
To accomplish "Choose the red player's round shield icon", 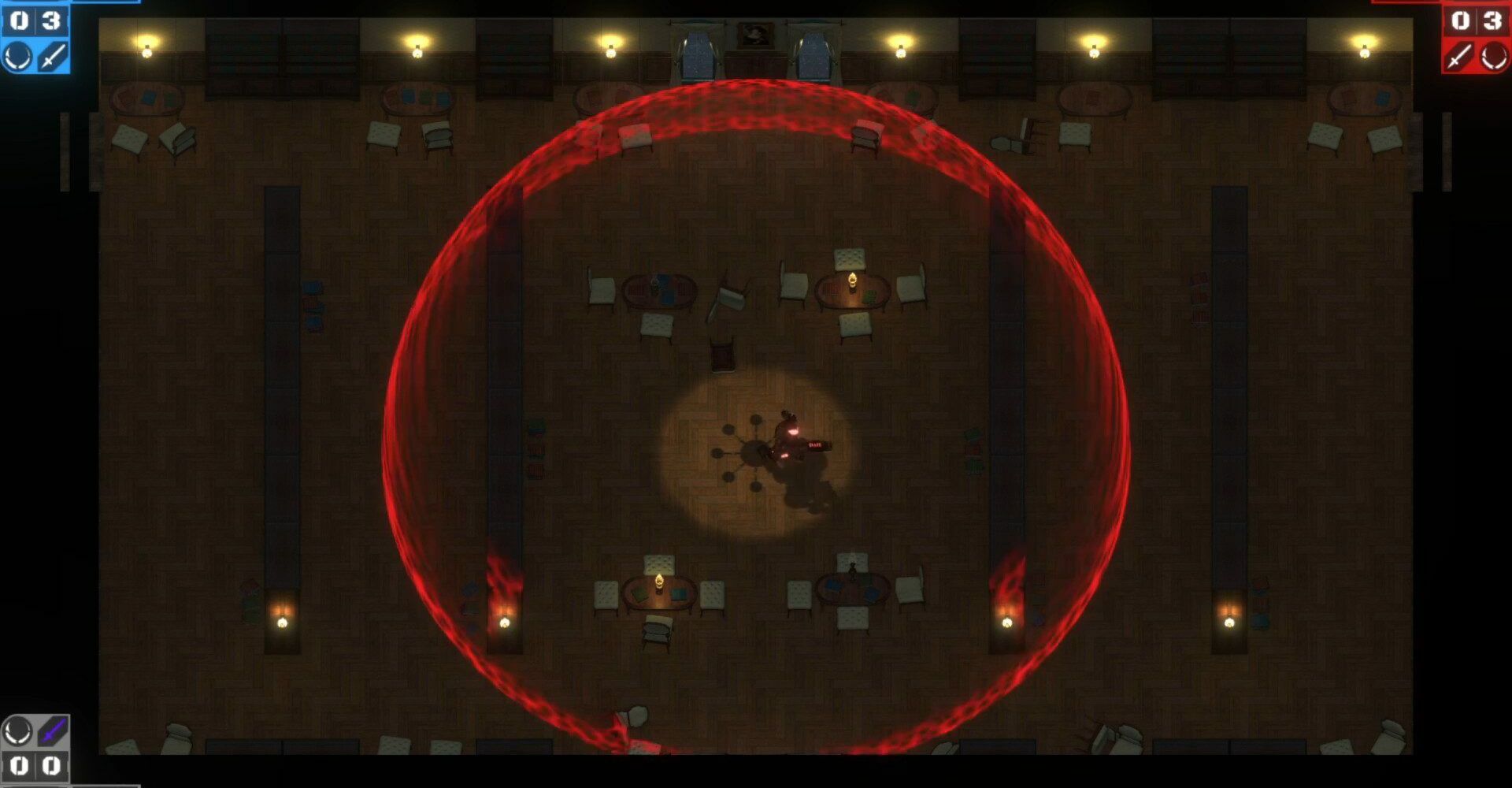I will [1493, 57].
